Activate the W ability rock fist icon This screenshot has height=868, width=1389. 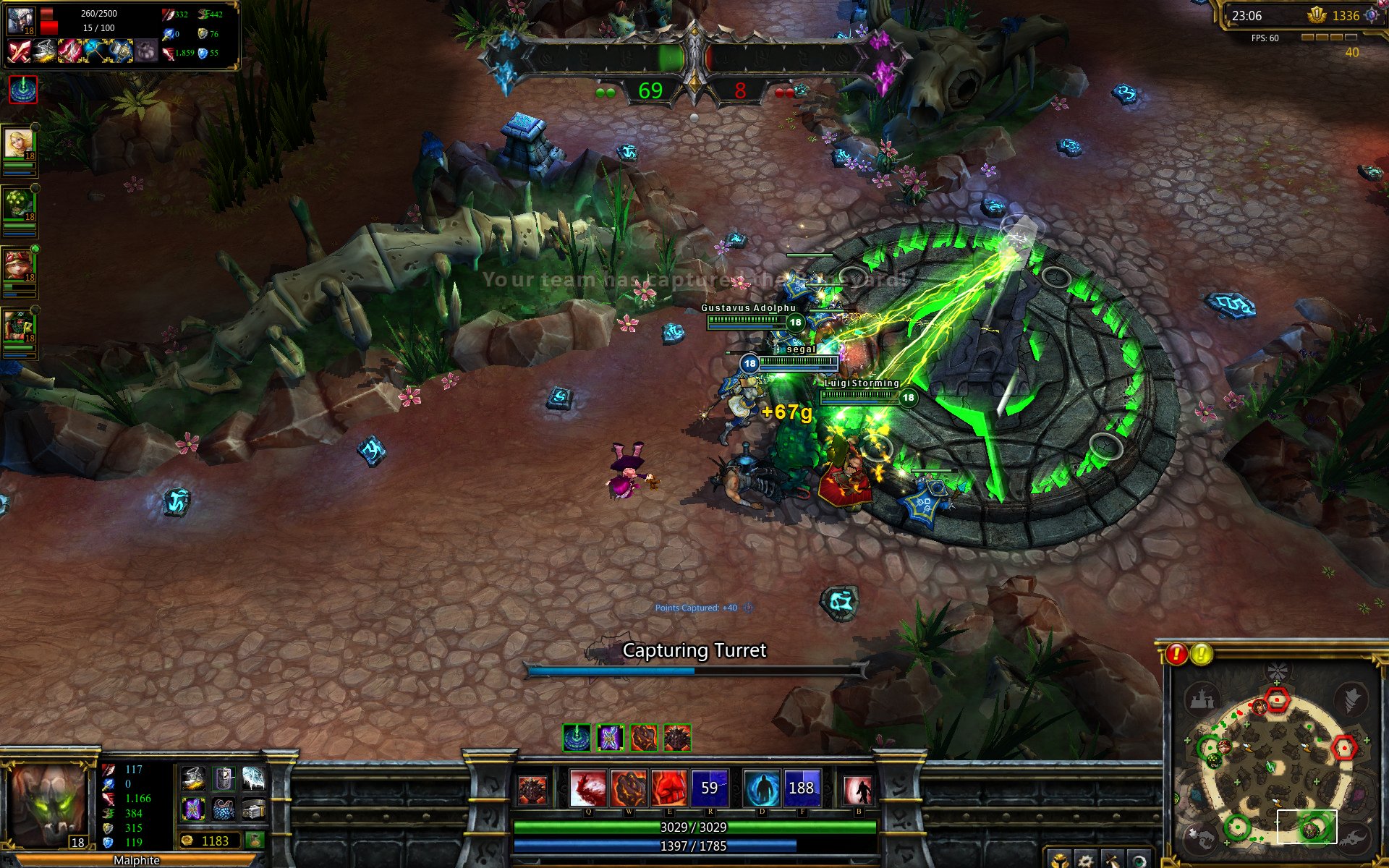(629, 788)
